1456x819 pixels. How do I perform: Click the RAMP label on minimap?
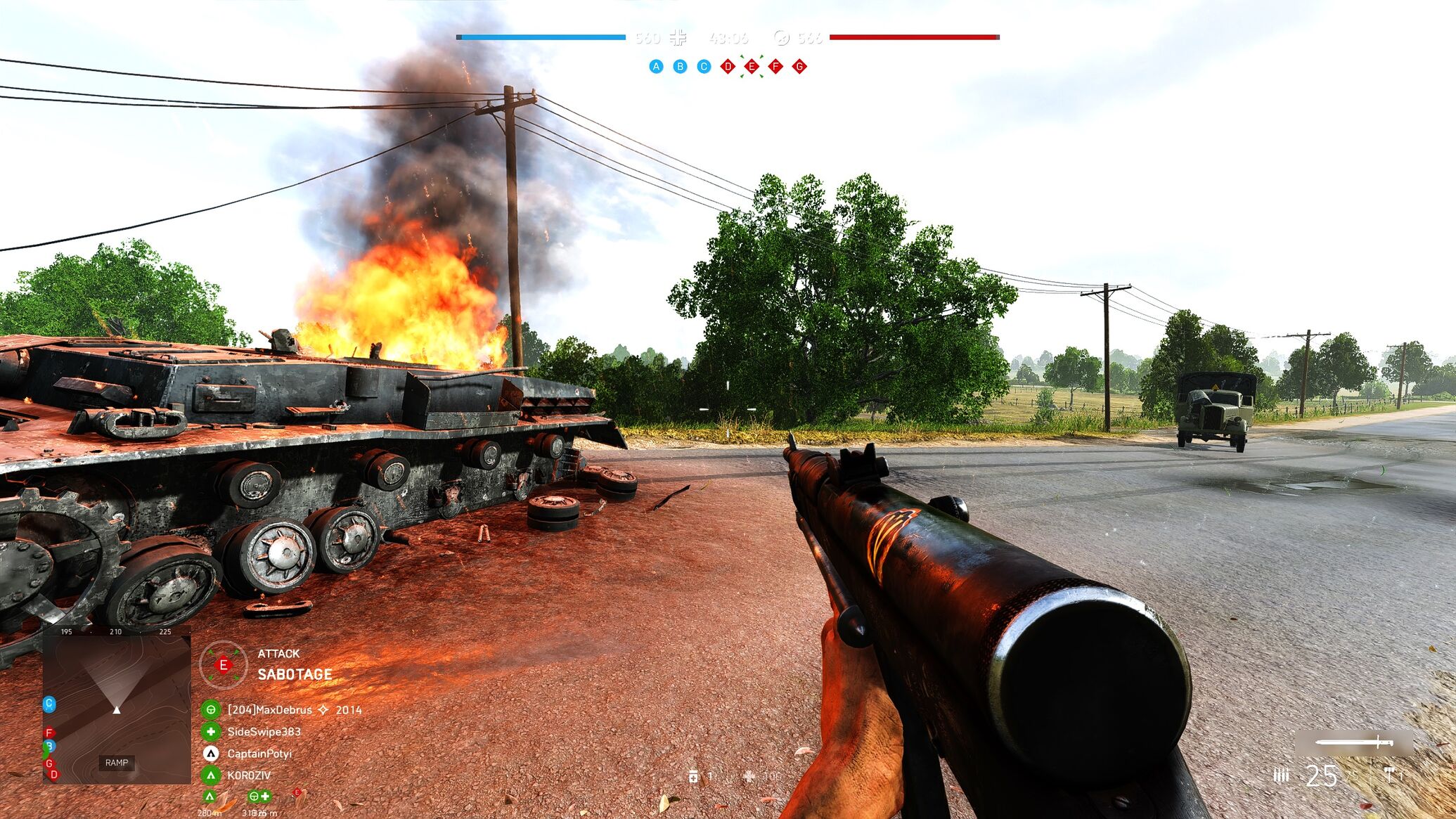[117, 763]
